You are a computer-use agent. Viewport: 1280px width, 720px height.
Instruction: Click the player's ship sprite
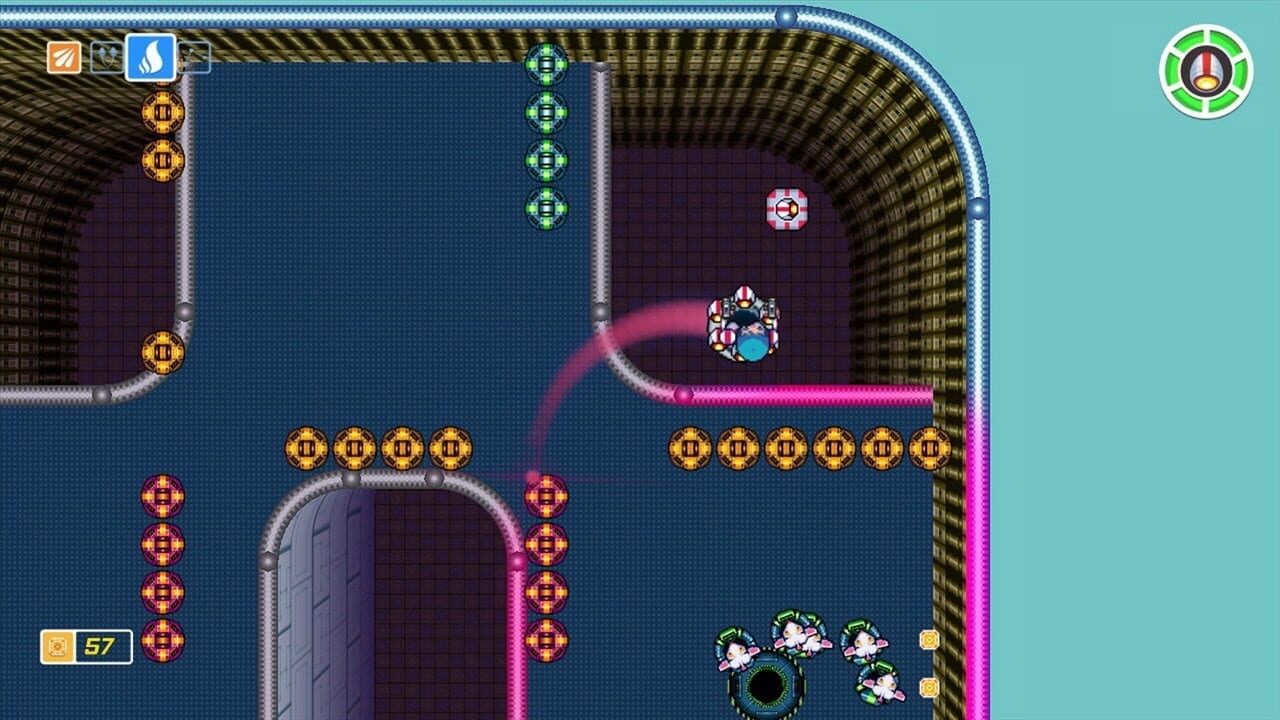(x=745, y=325)
